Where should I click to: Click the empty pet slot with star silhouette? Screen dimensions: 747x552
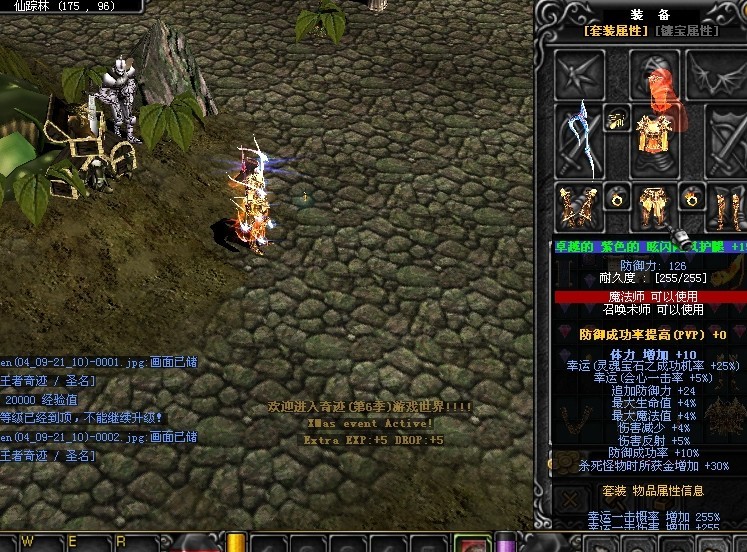pyautogui.click(x=581, y=73)
